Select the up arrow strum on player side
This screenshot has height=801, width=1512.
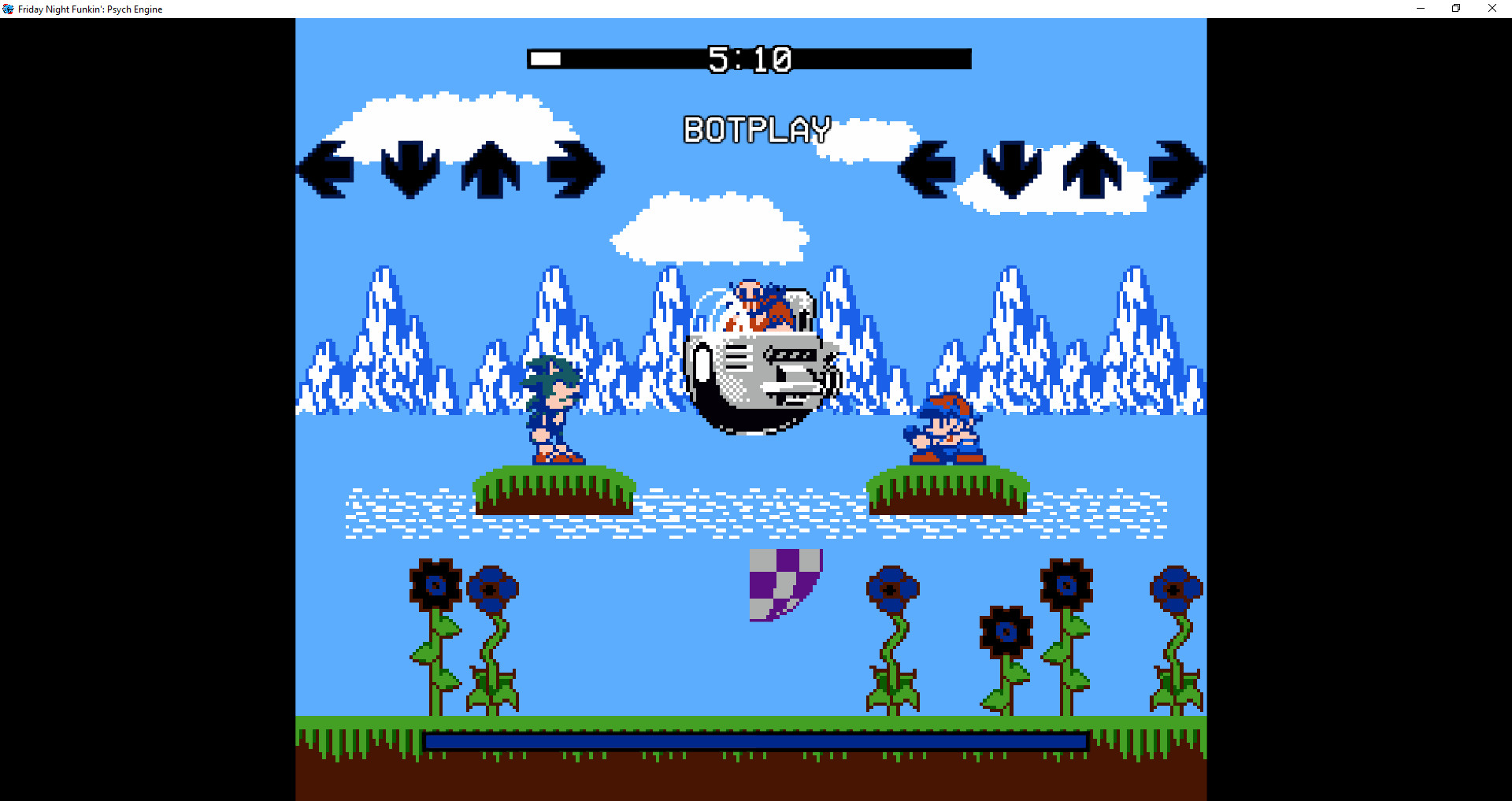[1094, 168]
